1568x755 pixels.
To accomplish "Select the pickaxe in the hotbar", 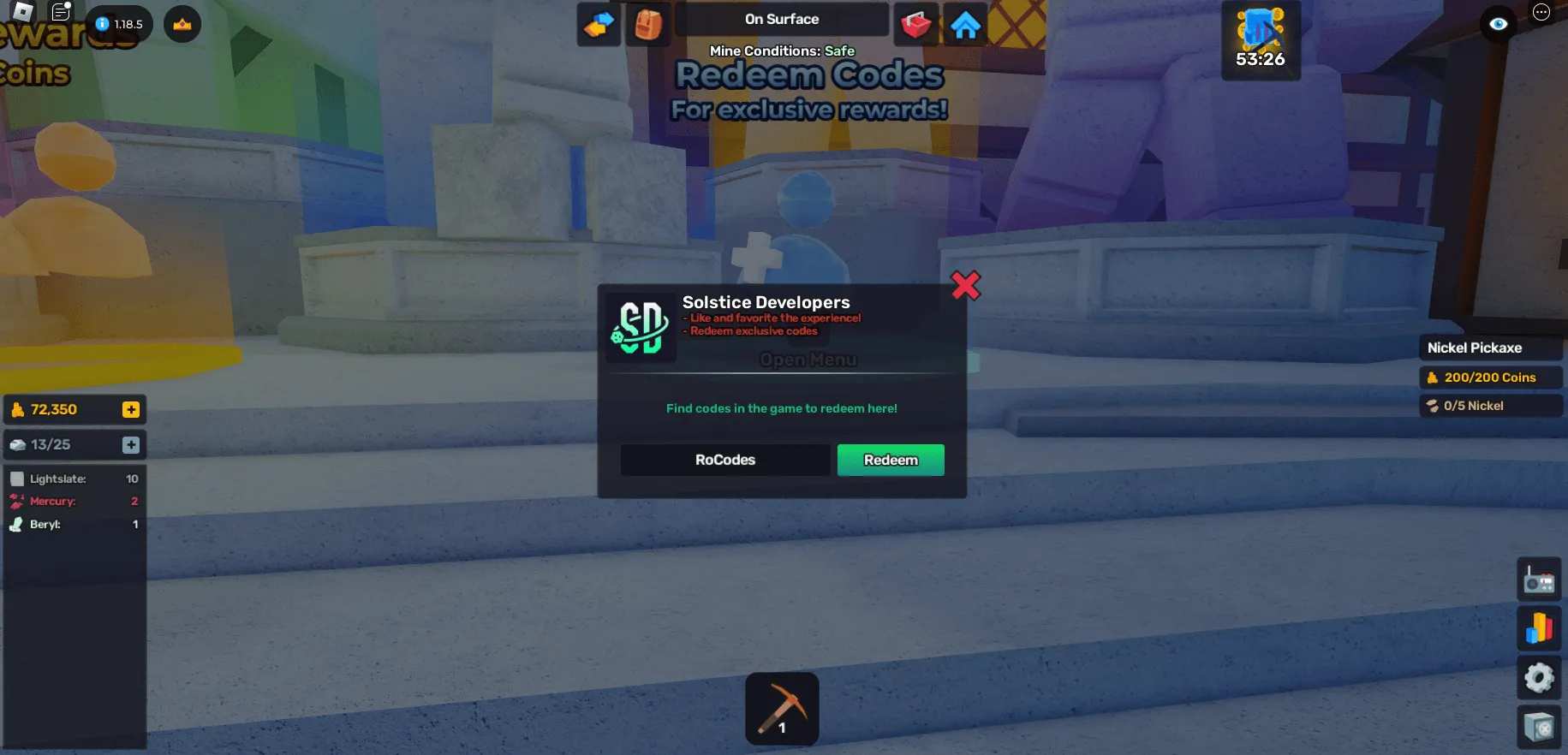I will [781, 708].
